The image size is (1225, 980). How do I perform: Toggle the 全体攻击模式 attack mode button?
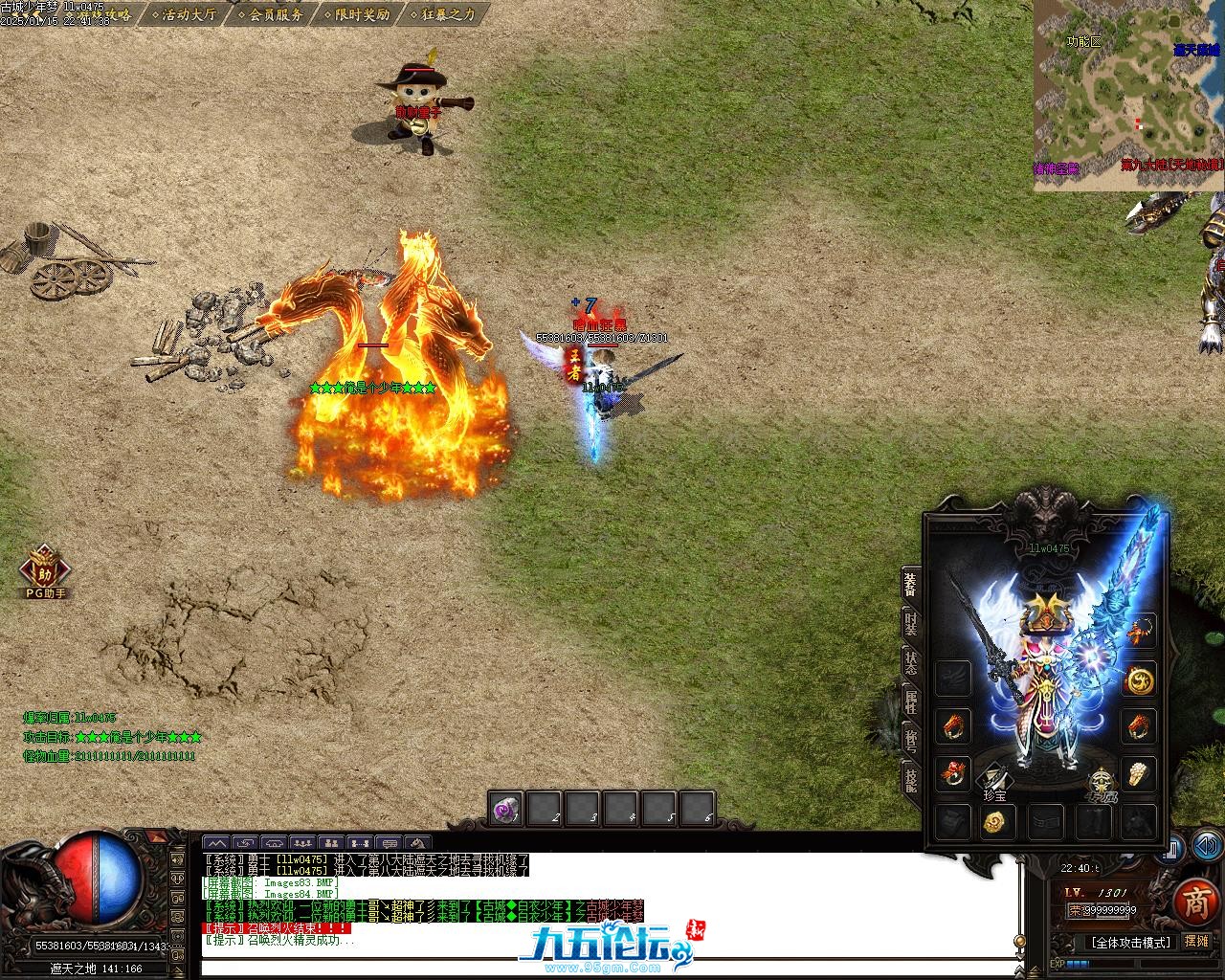[x=1130, y=943]
